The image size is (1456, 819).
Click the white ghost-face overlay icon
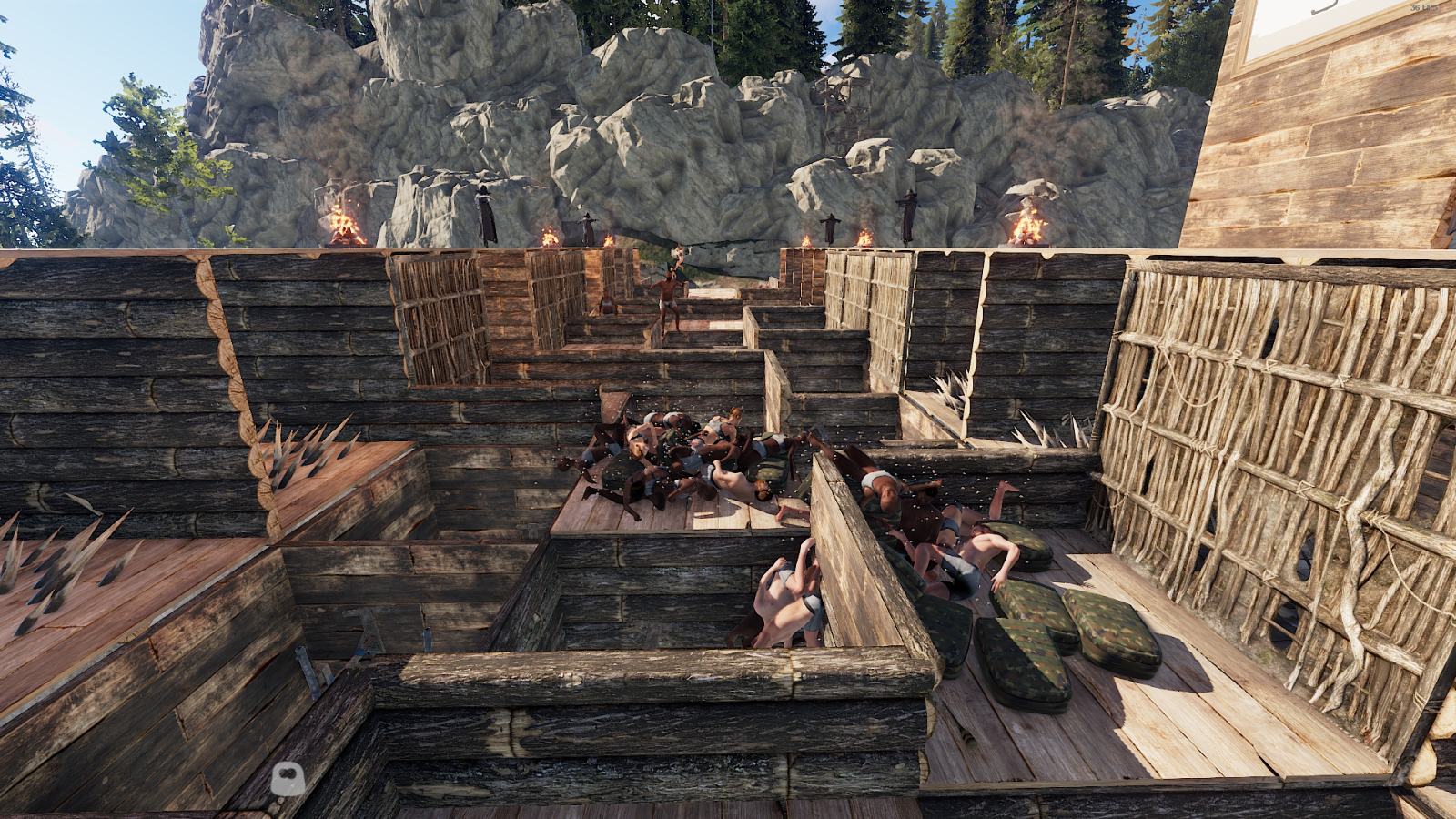[x=288, y=779]
